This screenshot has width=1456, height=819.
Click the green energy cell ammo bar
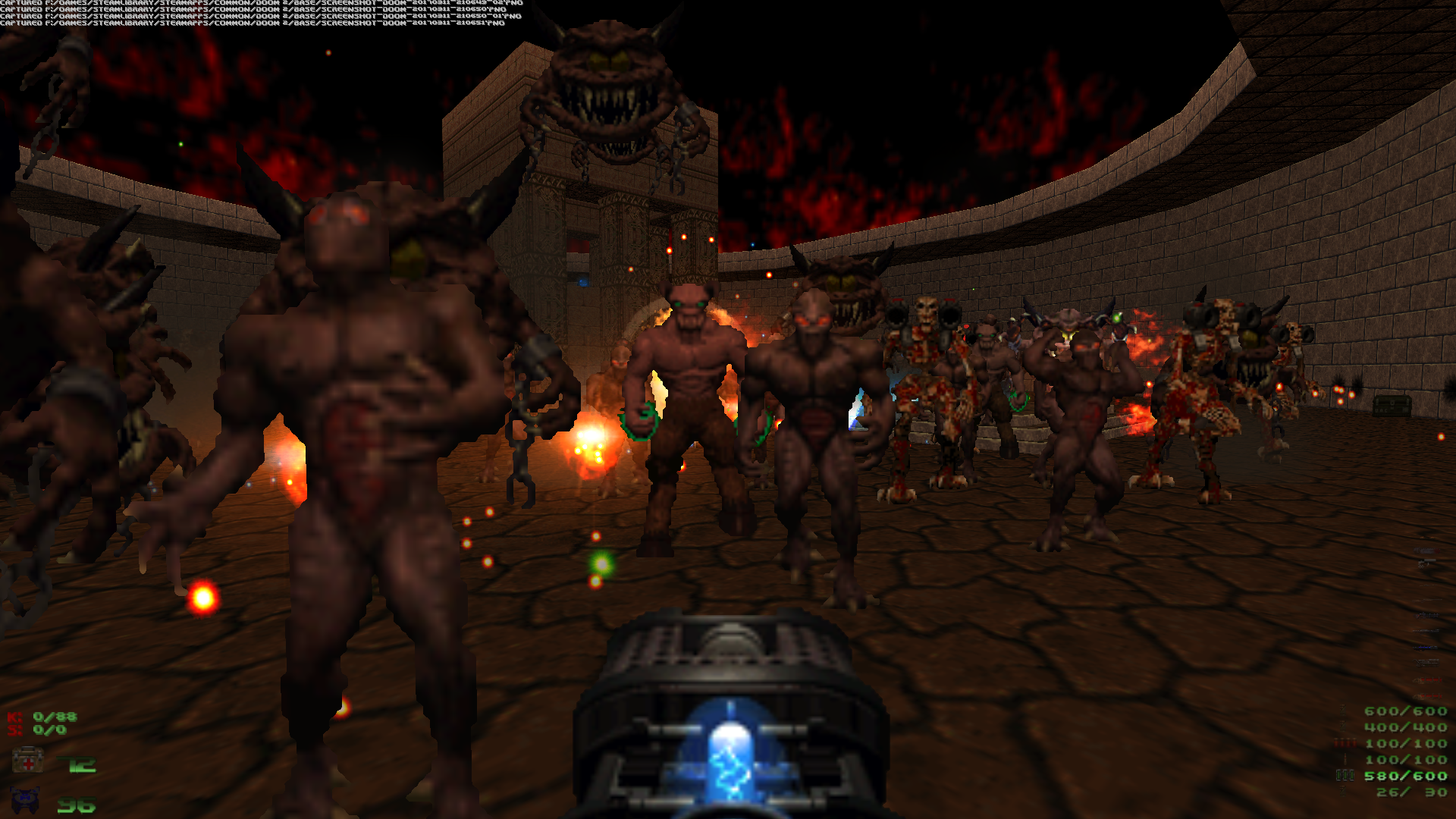coord(1345,776)
